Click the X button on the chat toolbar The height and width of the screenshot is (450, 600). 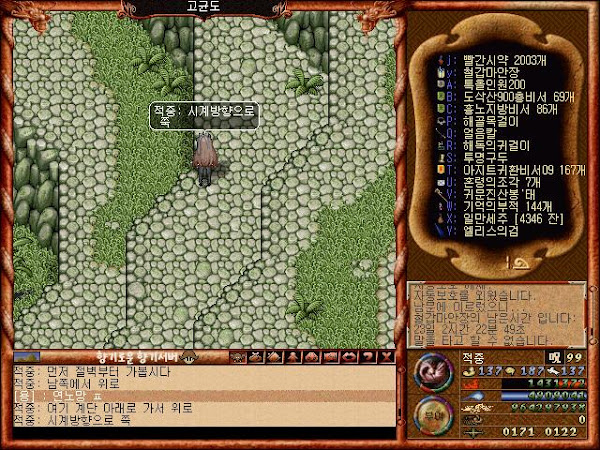tap(386, 356)
